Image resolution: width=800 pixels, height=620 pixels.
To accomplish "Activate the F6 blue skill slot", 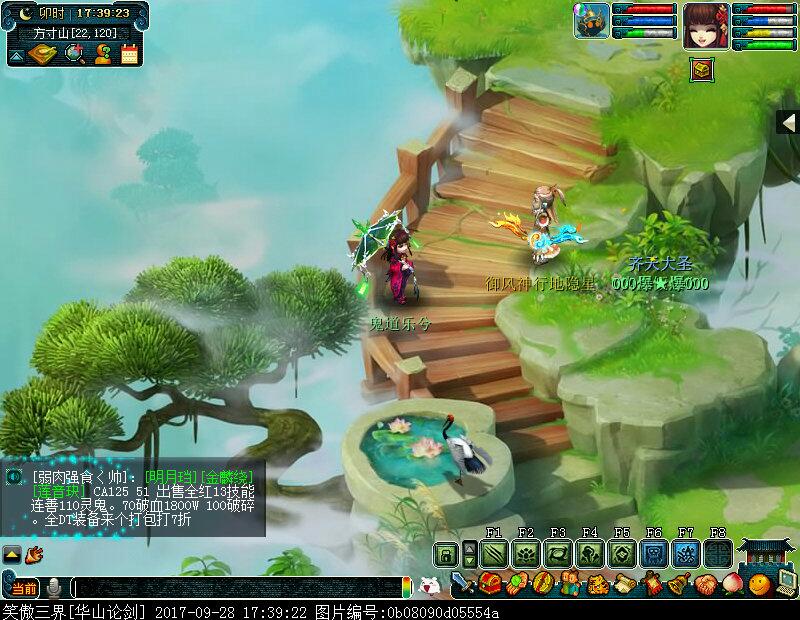I will 653,553.
